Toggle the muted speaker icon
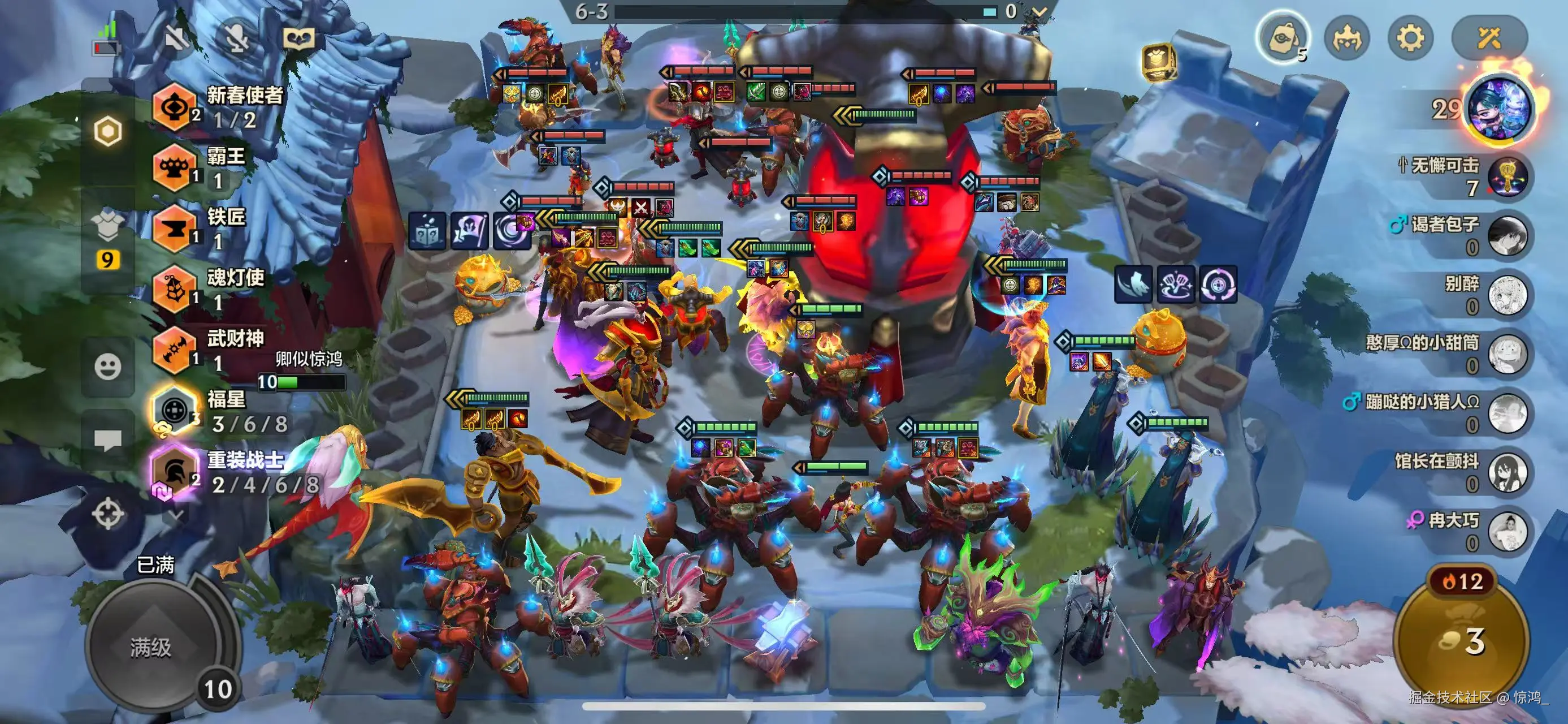 [x=176, y=38]
